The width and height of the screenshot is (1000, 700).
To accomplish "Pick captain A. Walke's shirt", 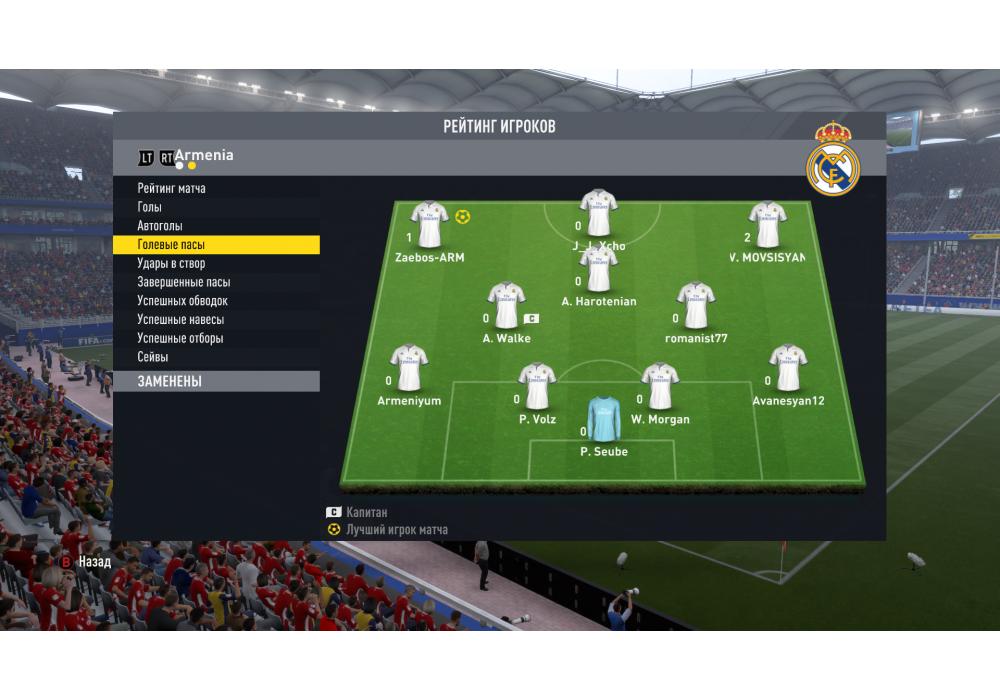I will click(506, 305).
